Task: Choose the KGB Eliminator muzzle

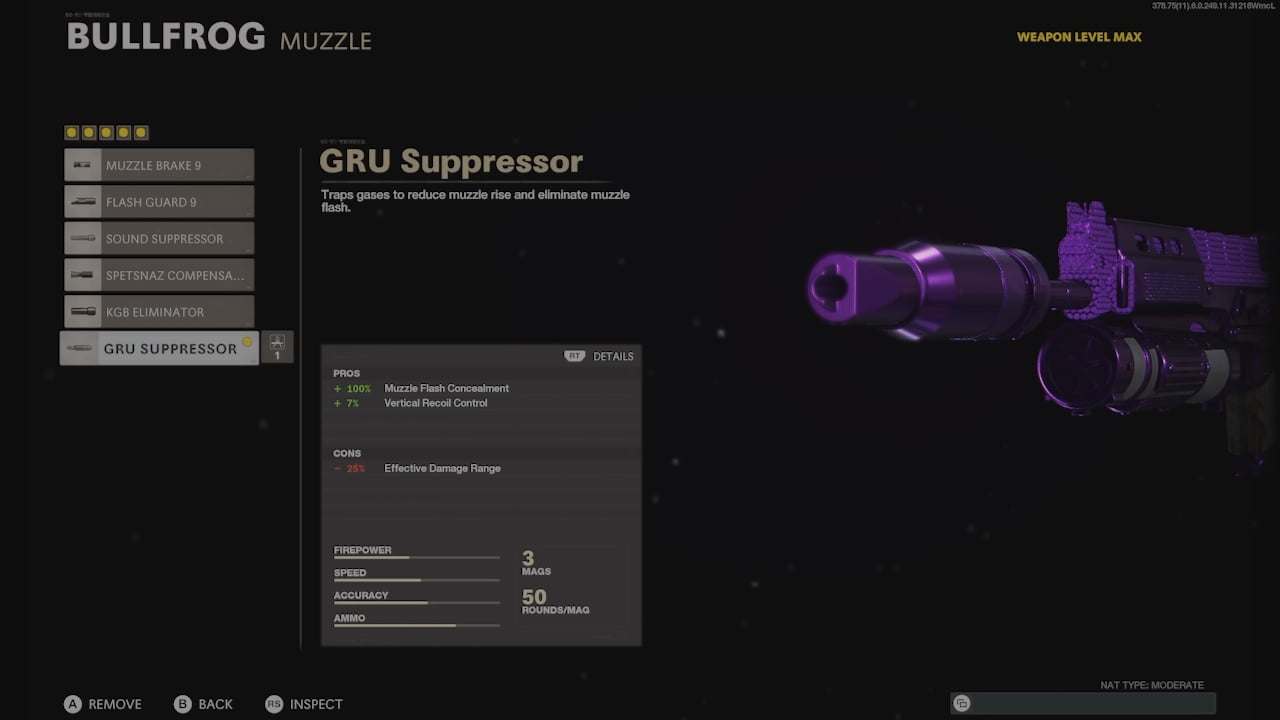Action: (x=159, y=312)
